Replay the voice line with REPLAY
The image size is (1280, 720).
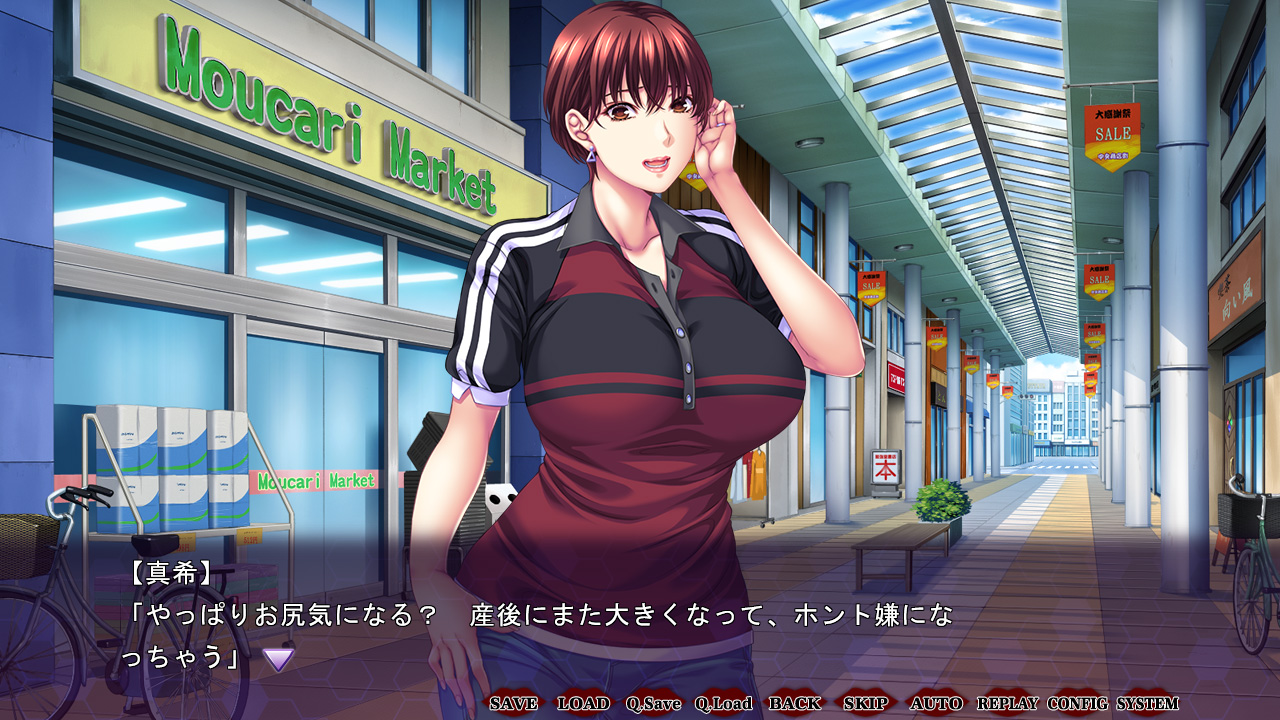tap(1007, 703)
